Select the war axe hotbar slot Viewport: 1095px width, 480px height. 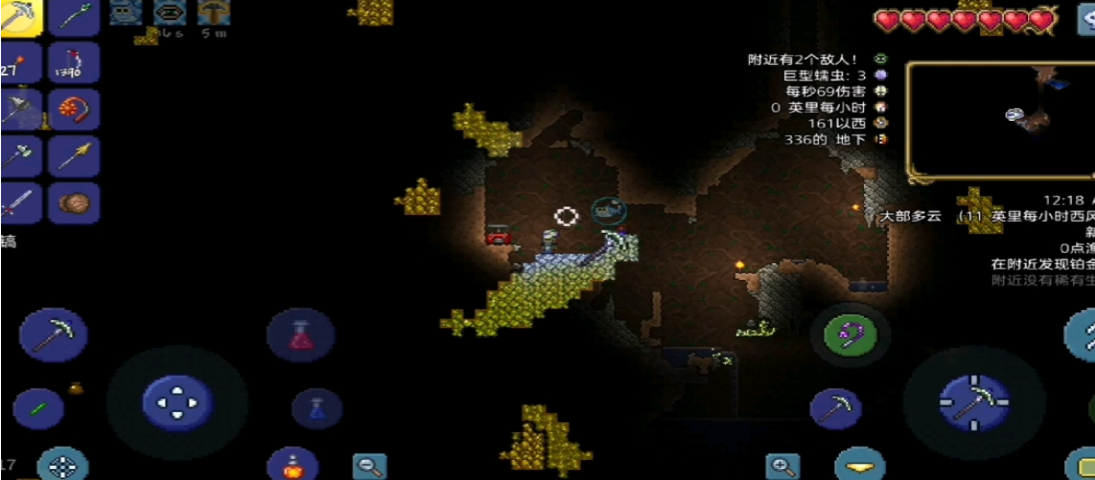click(20, 108)
